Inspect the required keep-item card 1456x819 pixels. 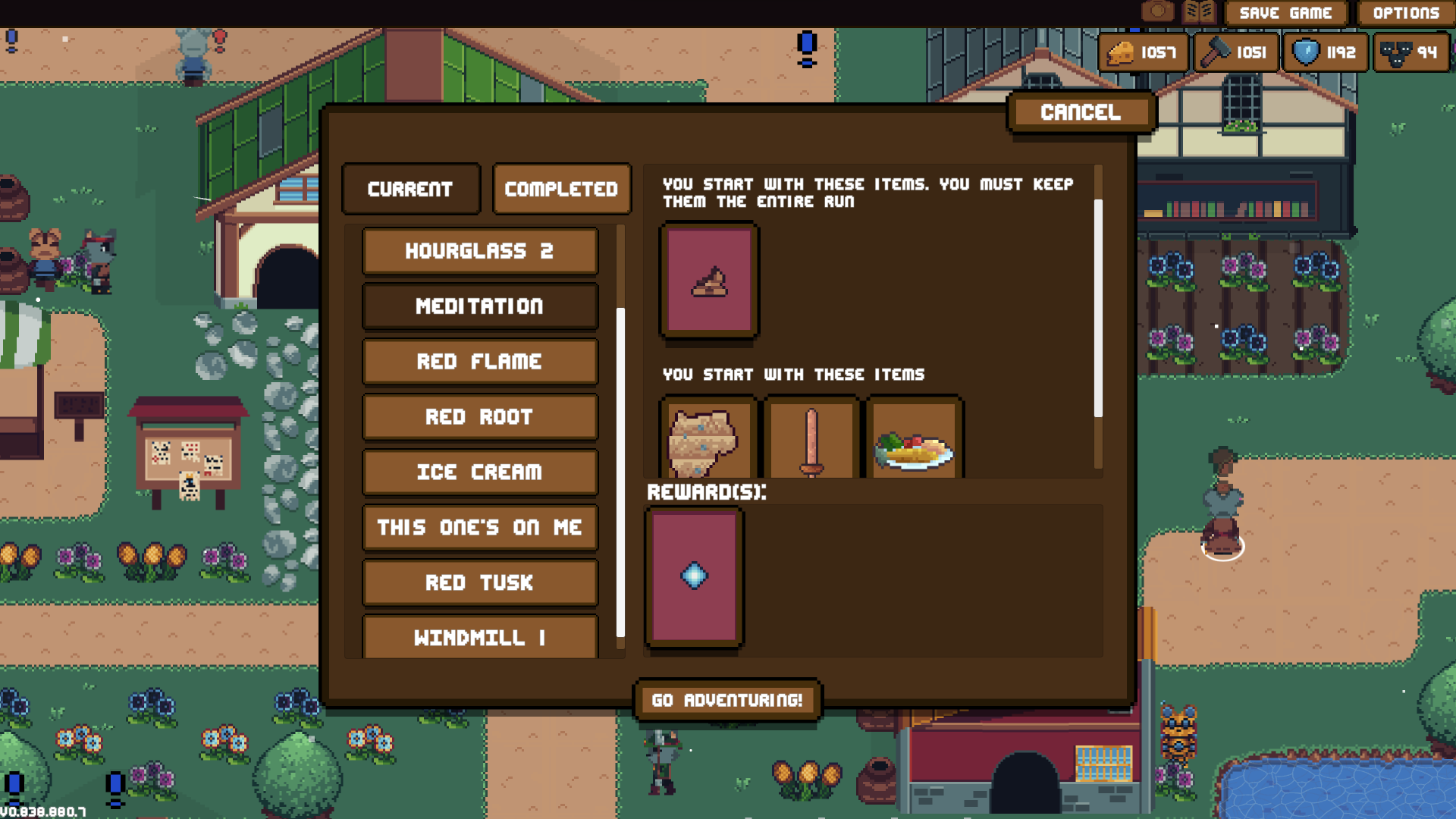(x=710, y=281)
